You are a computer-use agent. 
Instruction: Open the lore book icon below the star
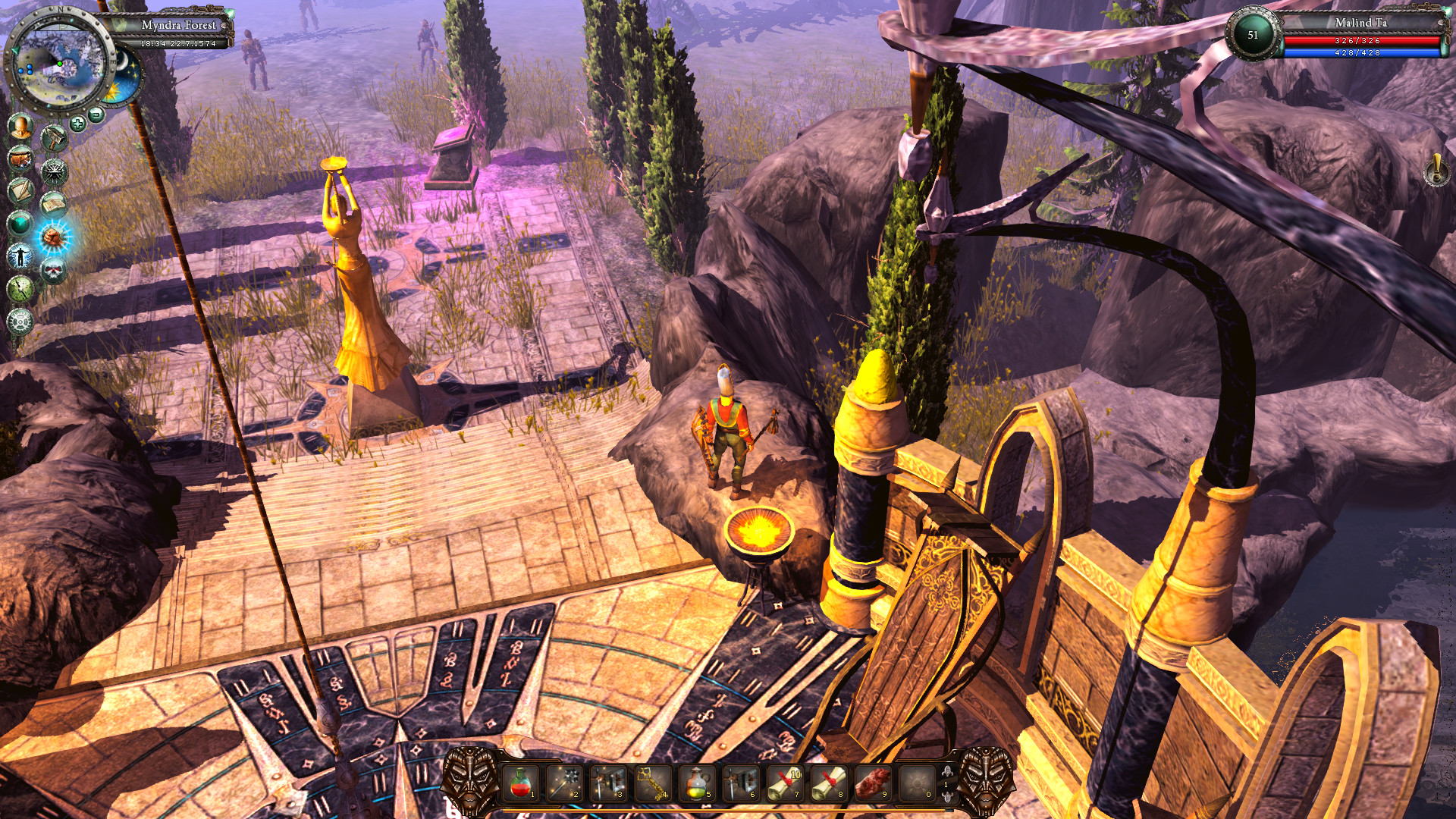point(54,203)
